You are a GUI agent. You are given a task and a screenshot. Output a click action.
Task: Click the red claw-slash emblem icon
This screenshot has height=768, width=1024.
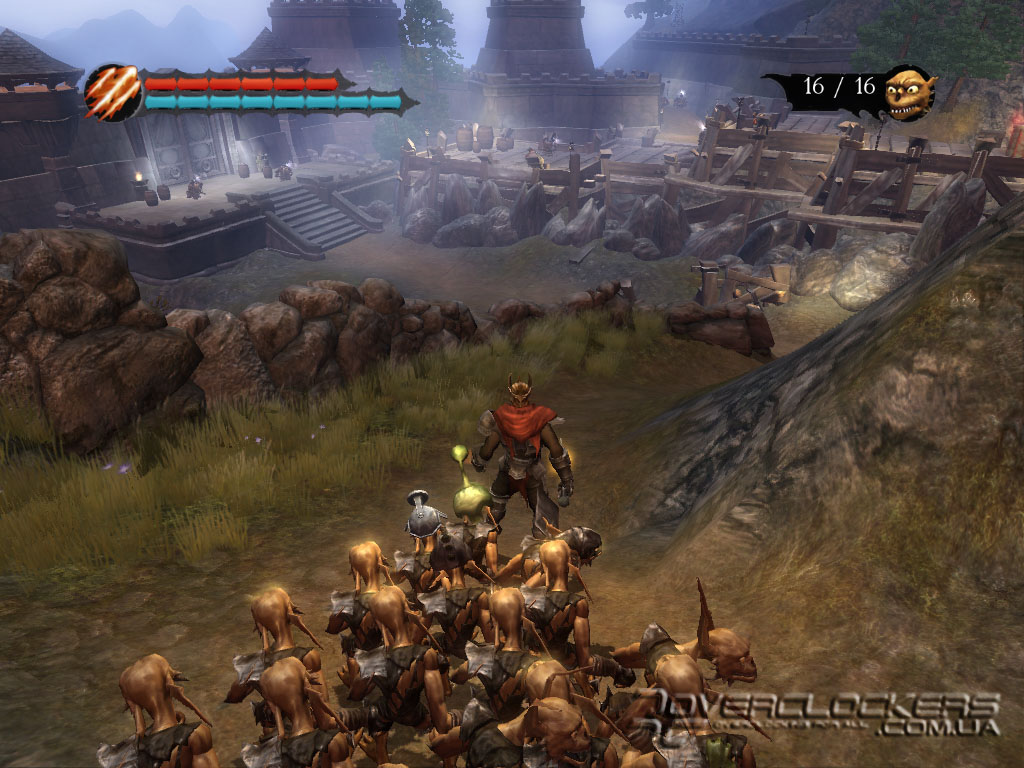pyautogui.click(x=112, y=93)
